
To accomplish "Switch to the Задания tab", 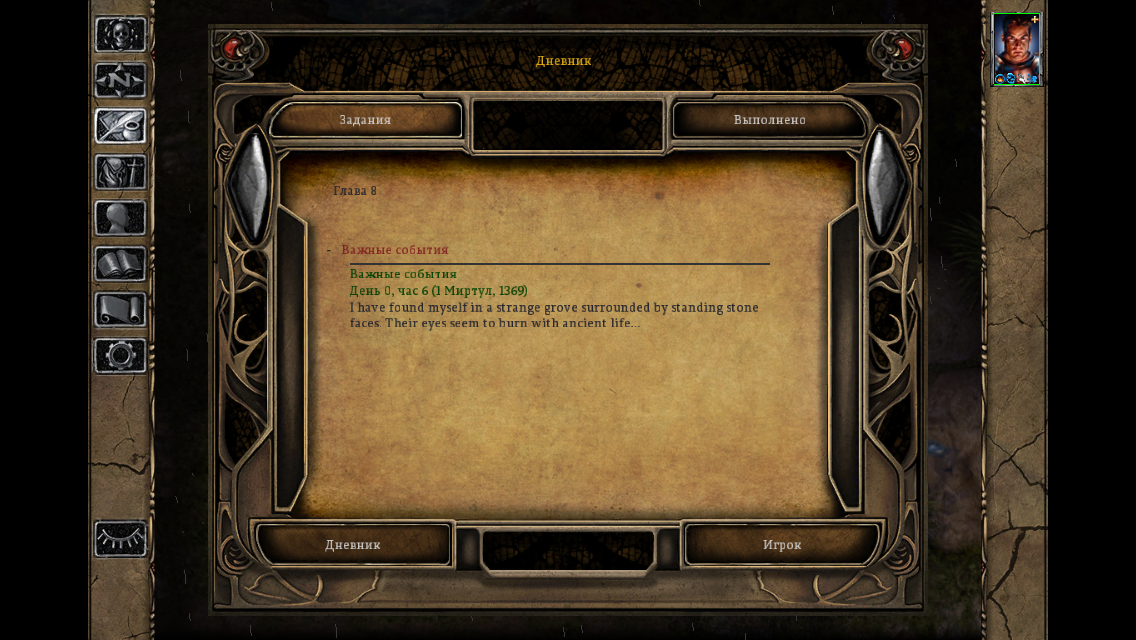I will (x=365, y=120).
